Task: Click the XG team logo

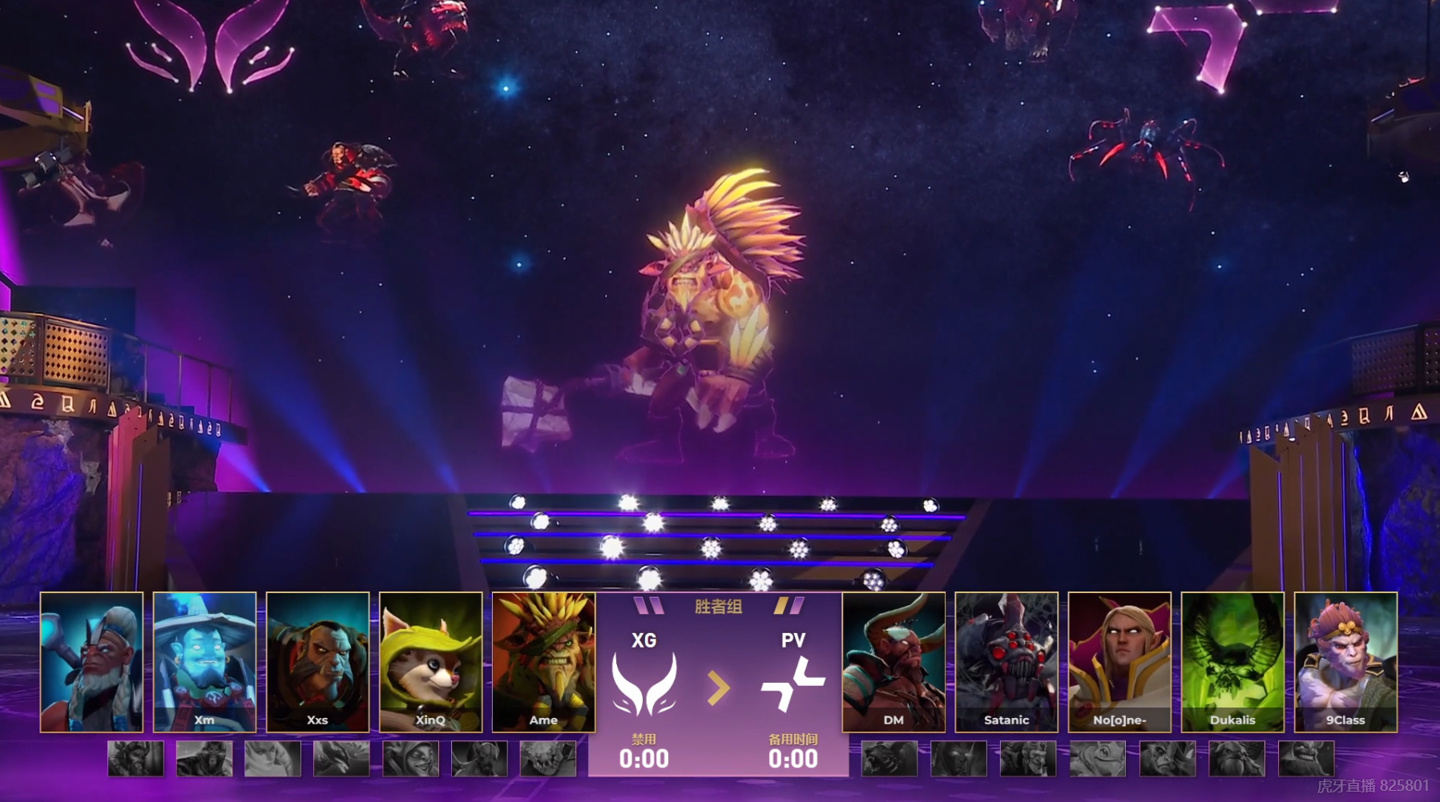Action: pyautogui.click(x=644, y=685)
